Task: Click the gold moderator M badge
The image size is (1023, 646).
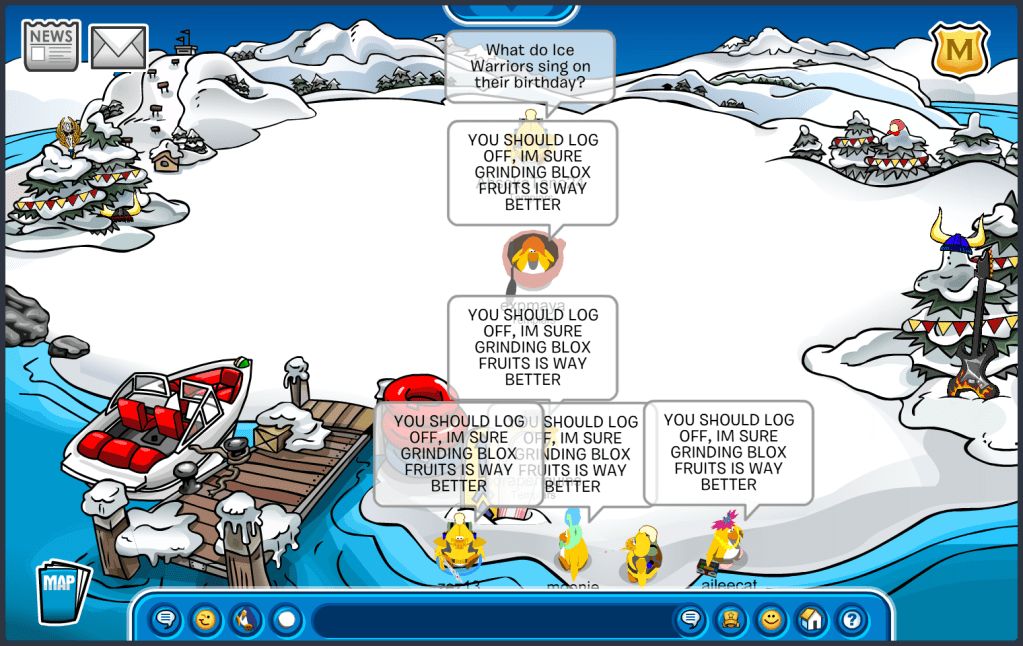Action: click(x=960, y=50)
